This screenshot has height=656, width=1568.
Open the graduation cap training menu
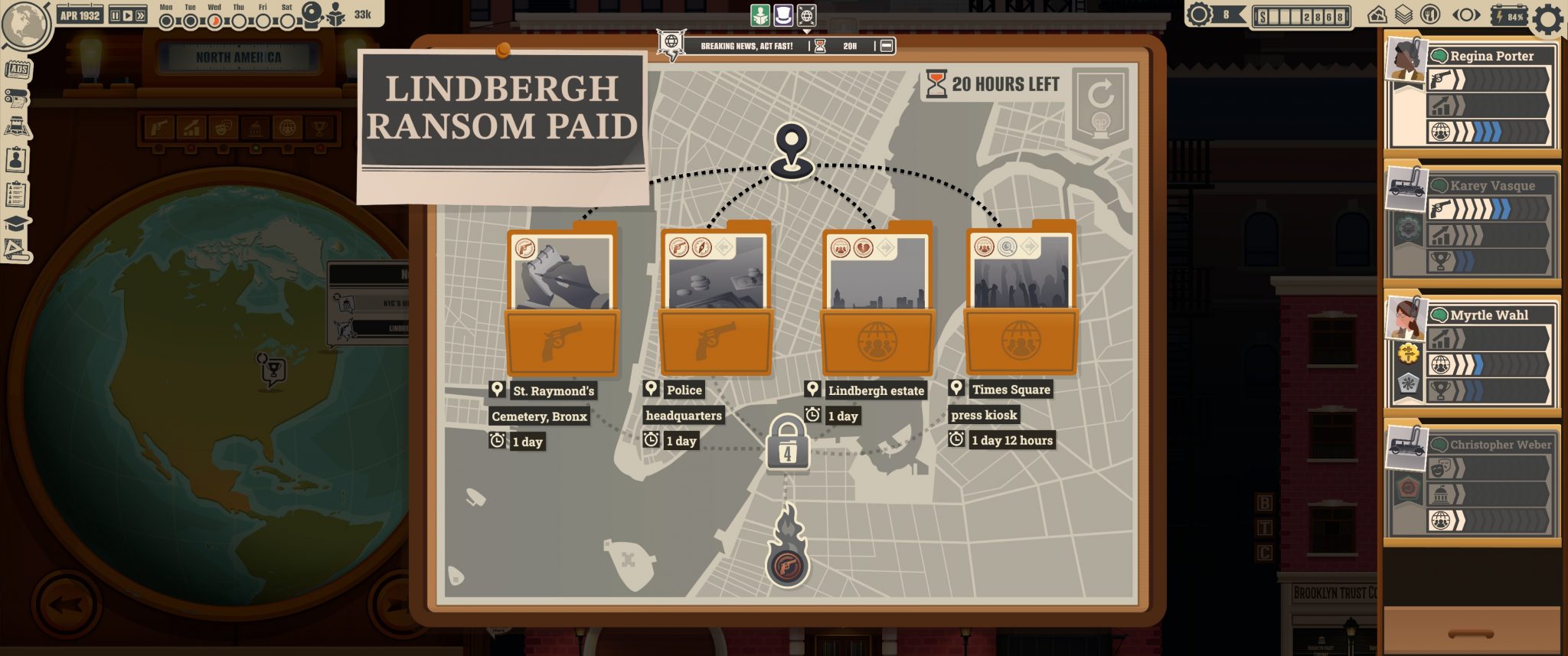(17, 224)
